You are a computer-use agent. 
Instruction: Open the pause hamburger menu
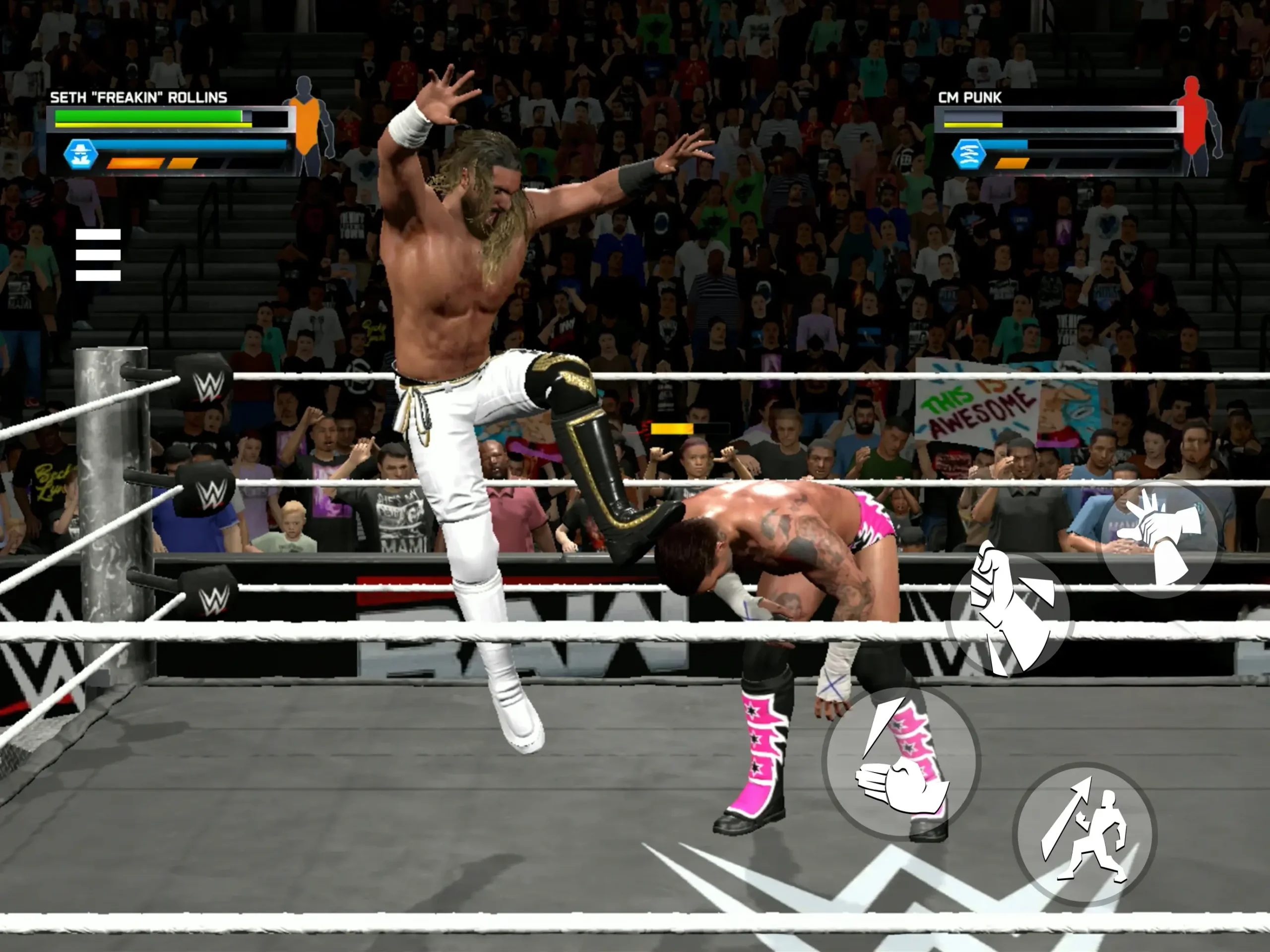tap(99, 255)
